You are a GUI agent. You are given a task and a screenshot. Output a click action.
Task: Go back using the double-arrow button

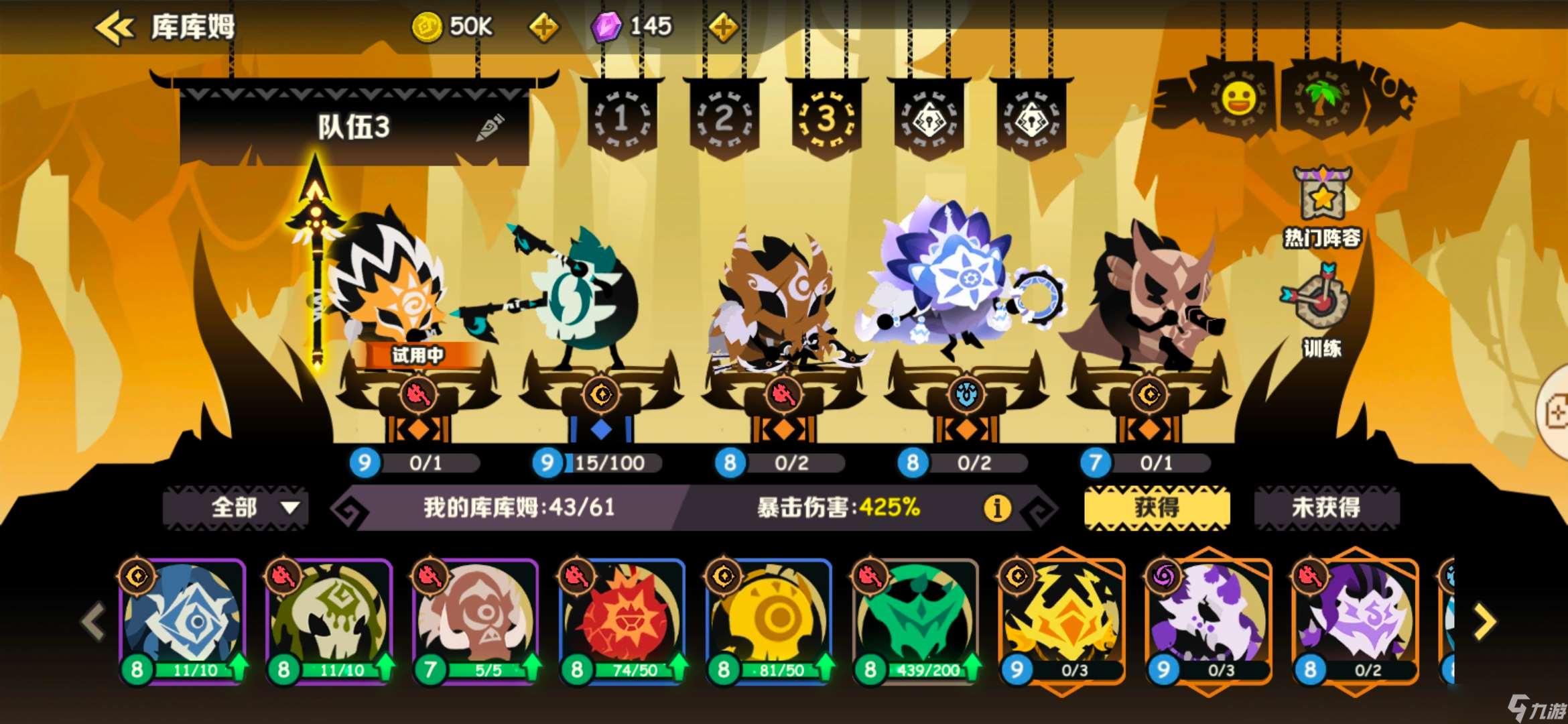[x=114, y=28]
